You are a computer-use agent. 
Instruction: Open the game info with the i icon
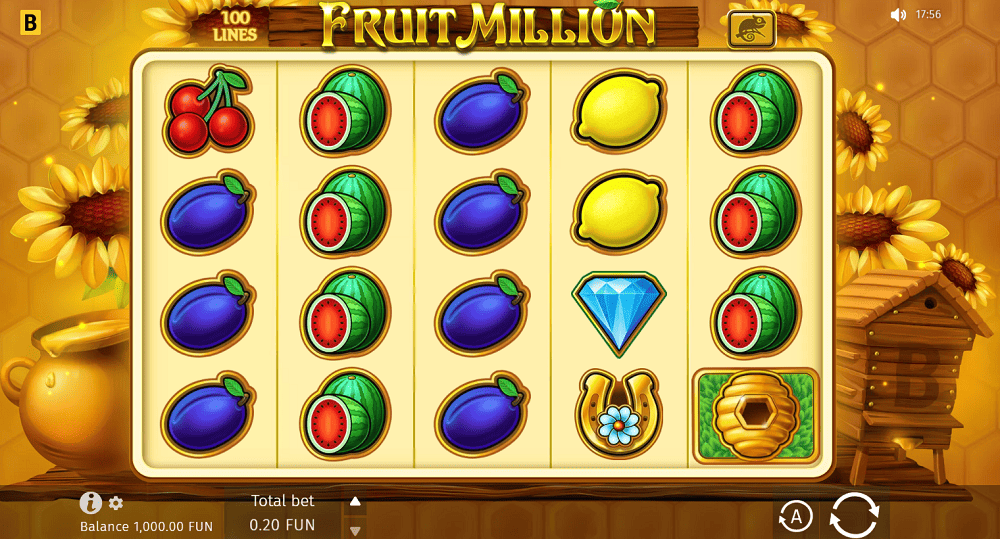tap(91, 503)
